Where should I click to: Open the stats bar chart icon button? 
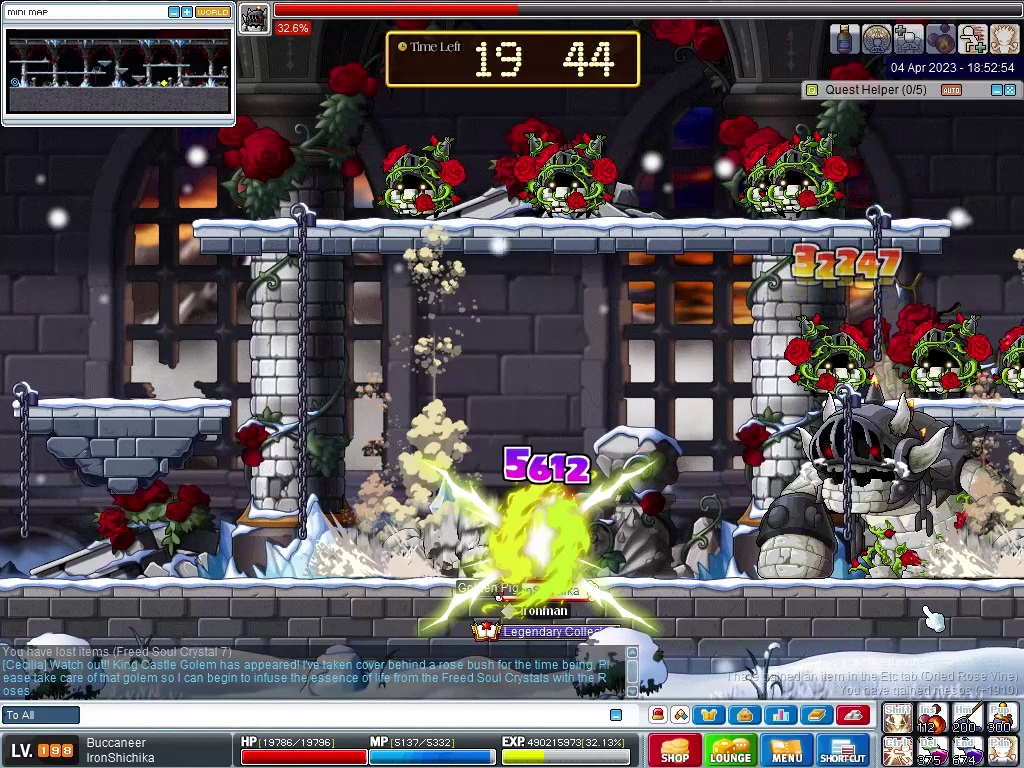(780, 715)
